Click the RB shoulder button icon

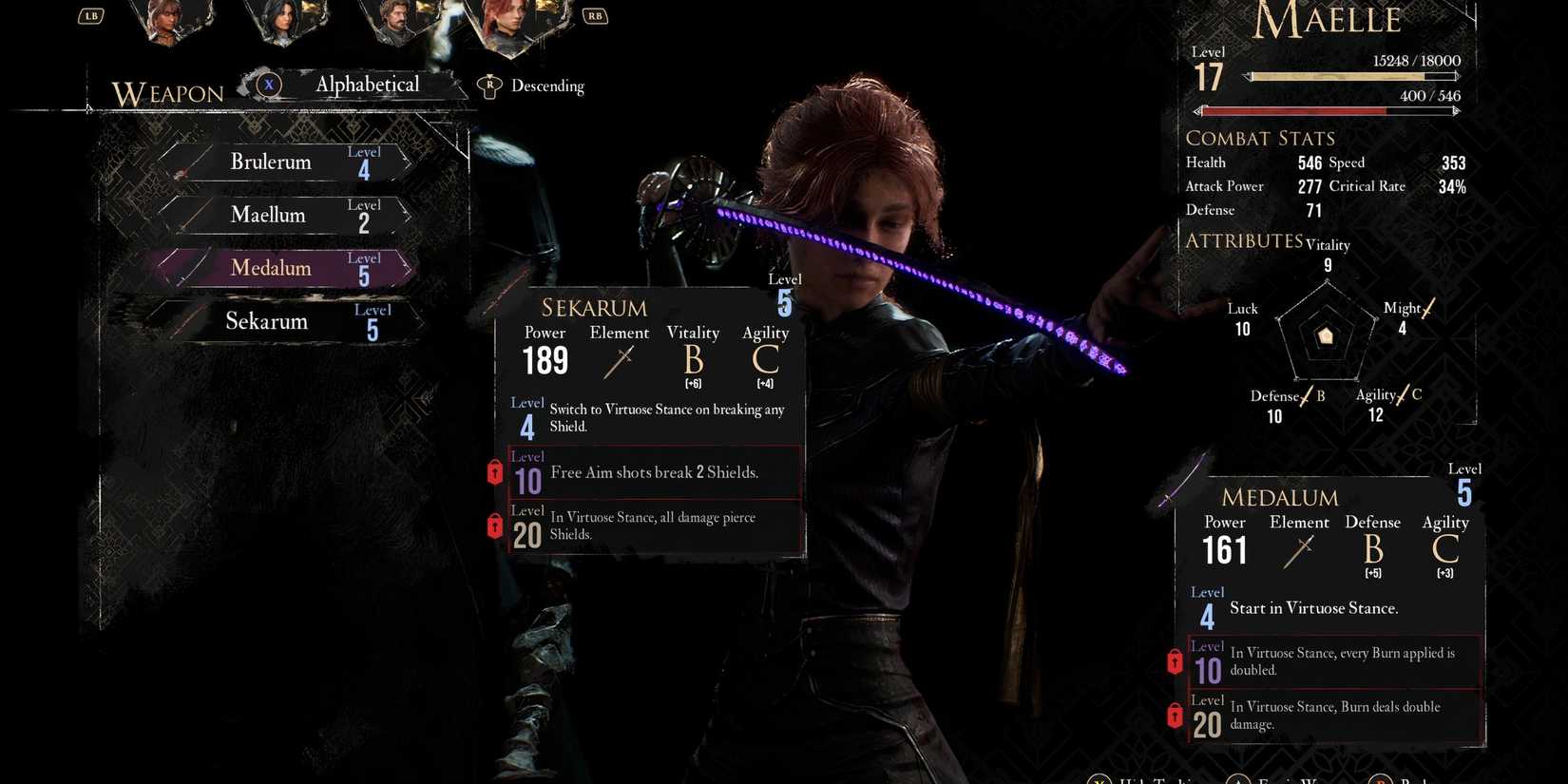pos(595,15)
